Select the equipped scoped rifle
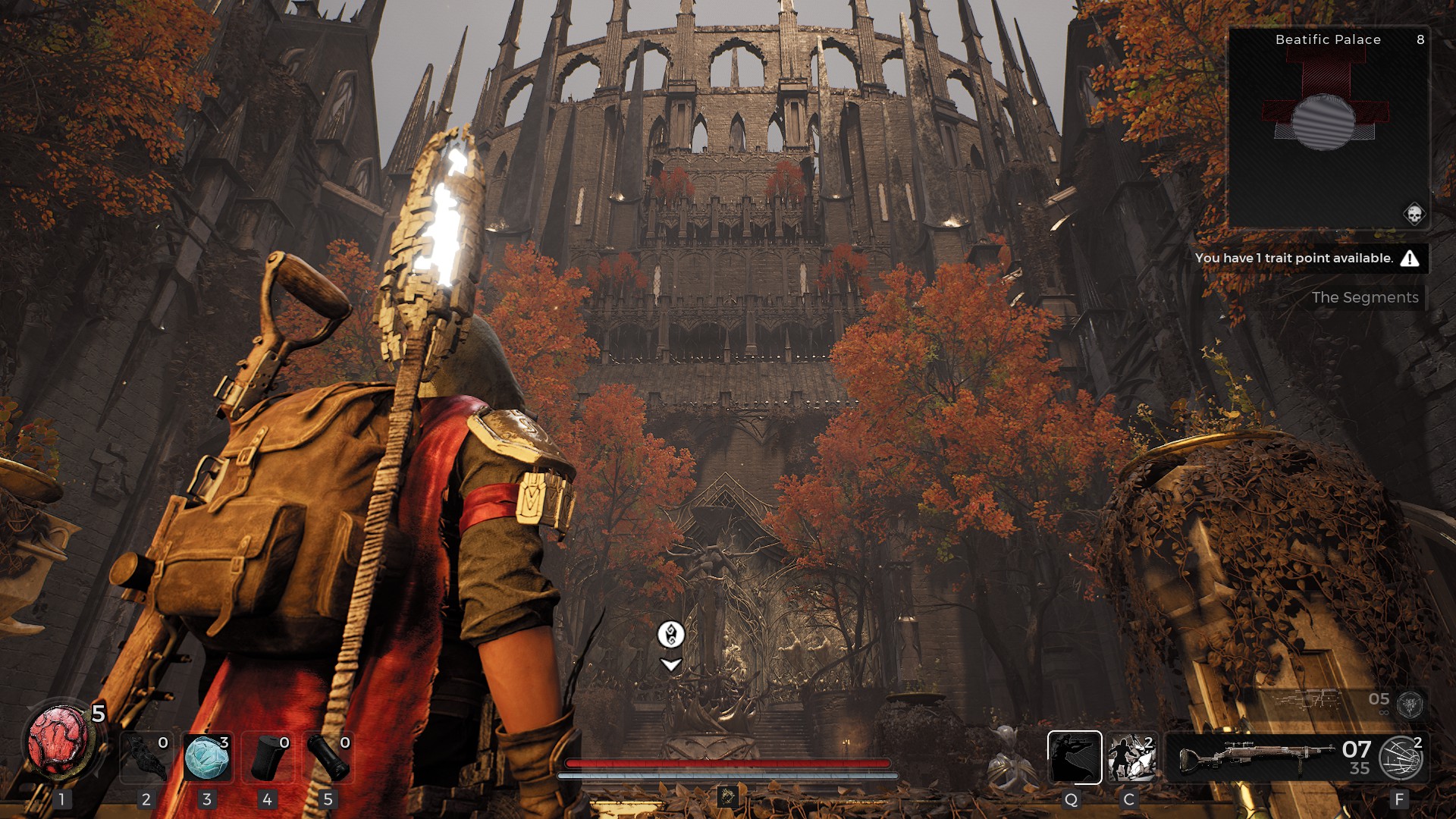The height and width of the screenshot is (819, 1456). [x=1255, y=757]
